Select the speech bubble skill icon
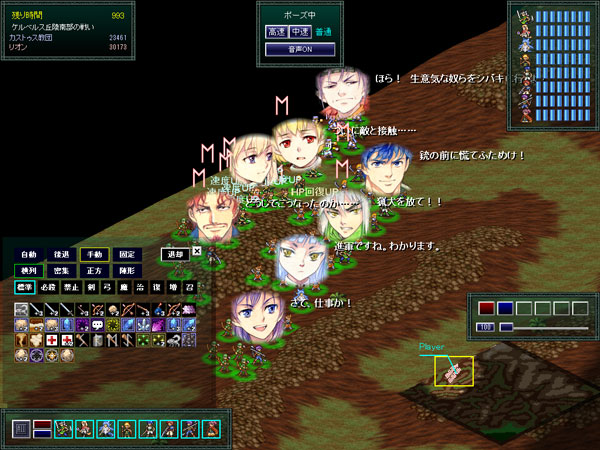 (x=99, y=325)
